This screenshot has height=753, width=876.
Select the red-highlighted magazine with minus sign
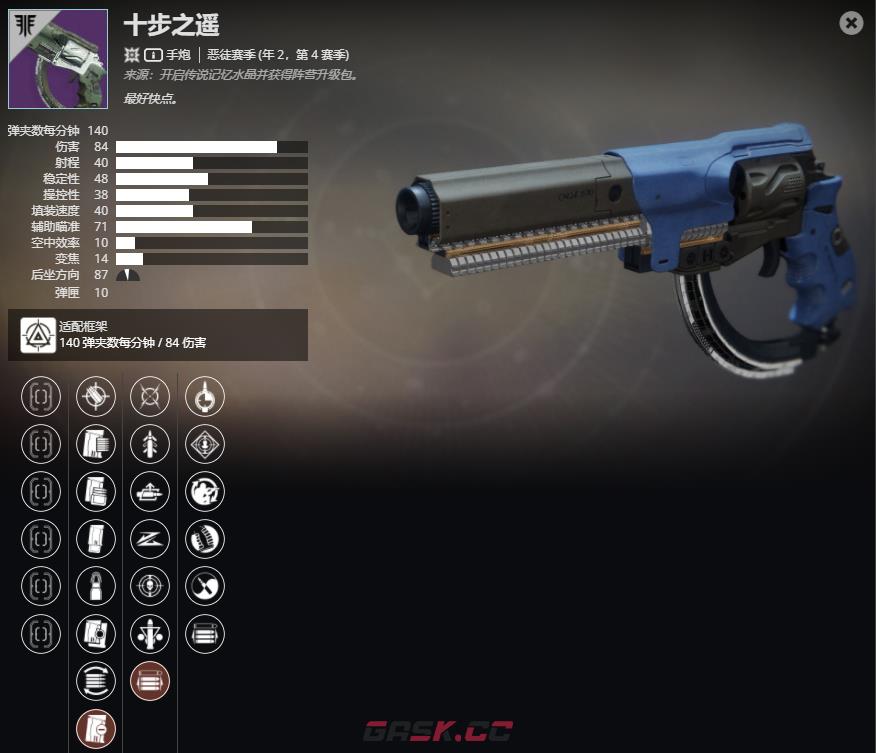(96, 729)
